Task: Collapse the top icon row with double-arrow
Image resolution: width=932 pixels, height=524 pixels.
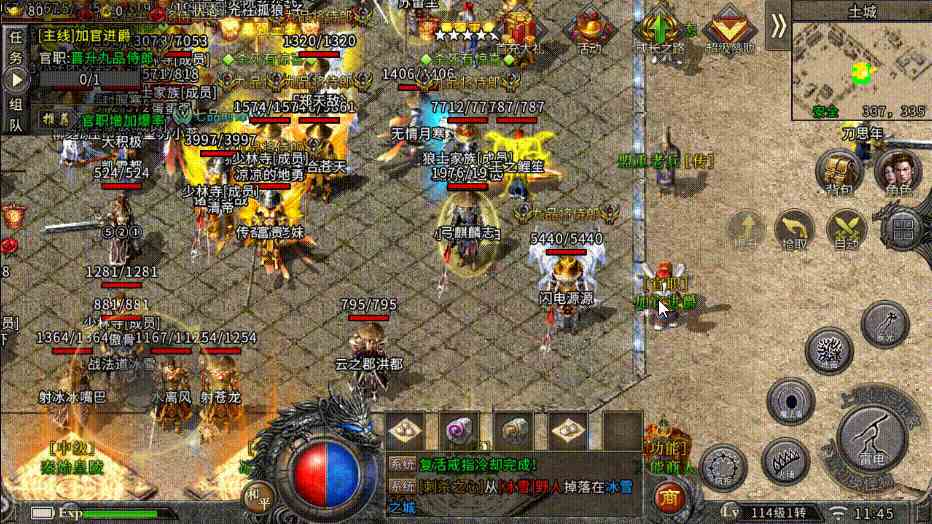Action: point(778,26)
